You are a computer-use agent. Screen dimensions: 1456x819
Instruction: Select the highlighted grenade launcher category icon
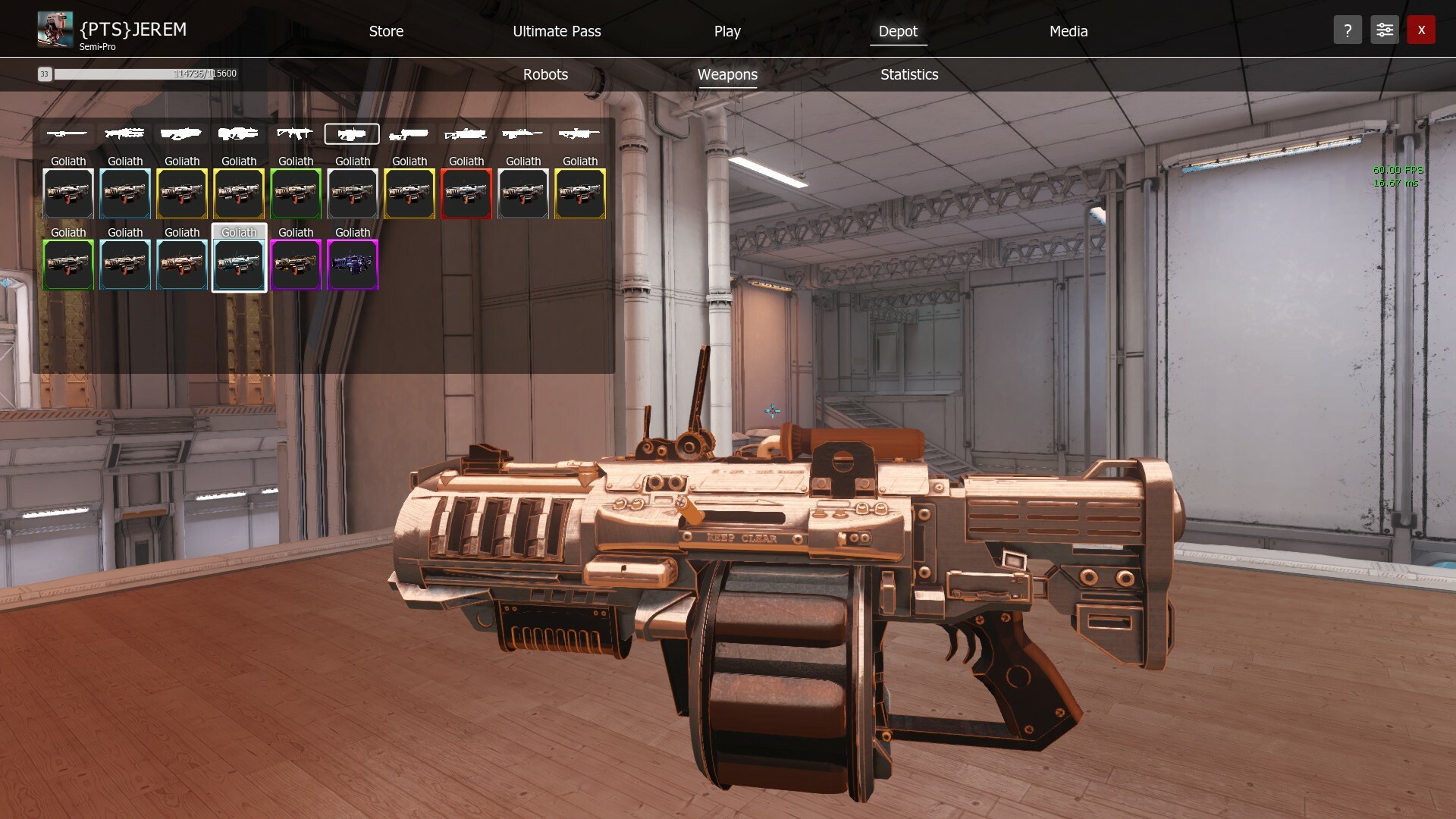[352, 133]
